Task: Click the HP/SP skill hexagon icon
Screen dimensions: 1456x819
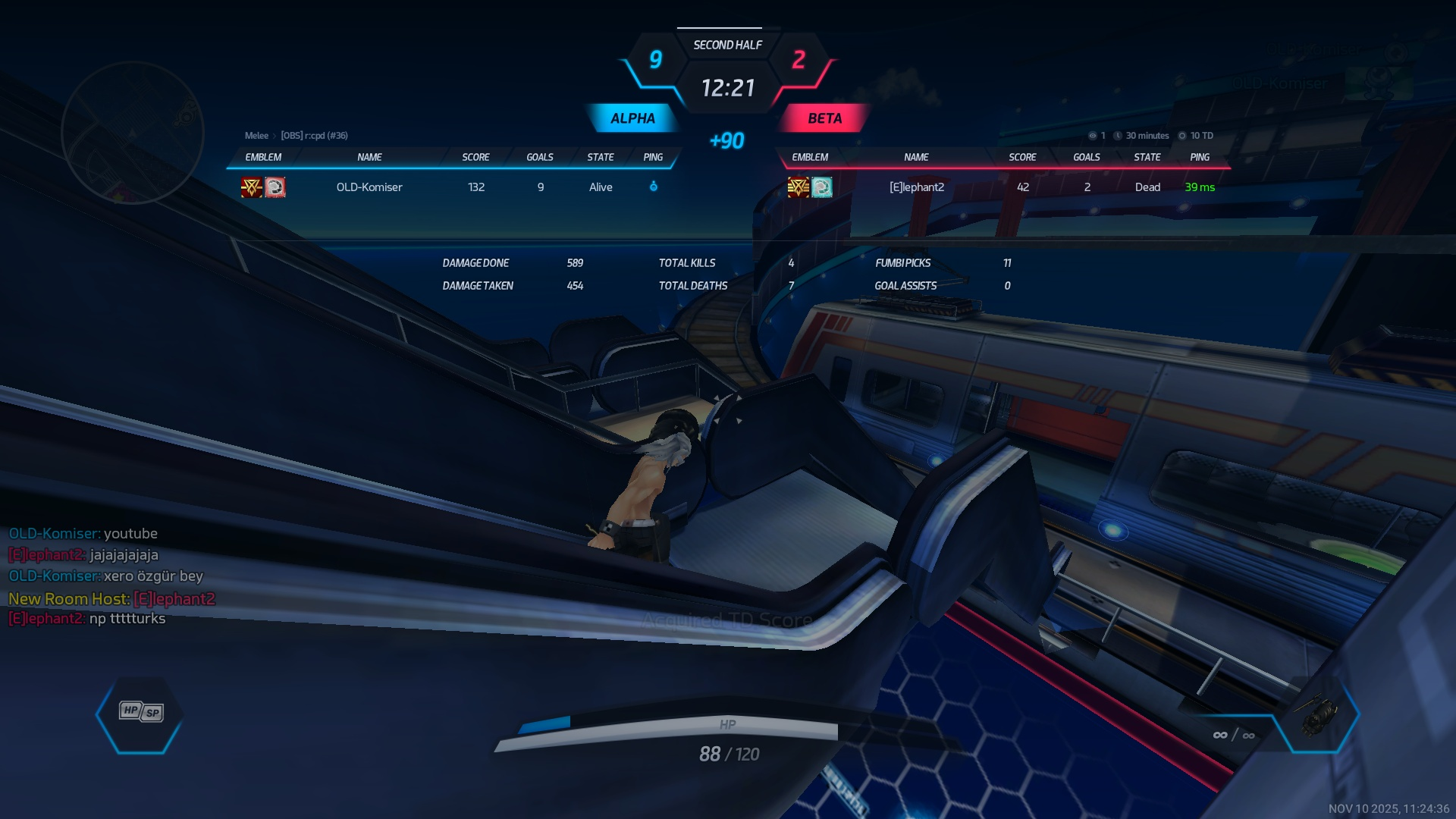Action: (140, 713)
